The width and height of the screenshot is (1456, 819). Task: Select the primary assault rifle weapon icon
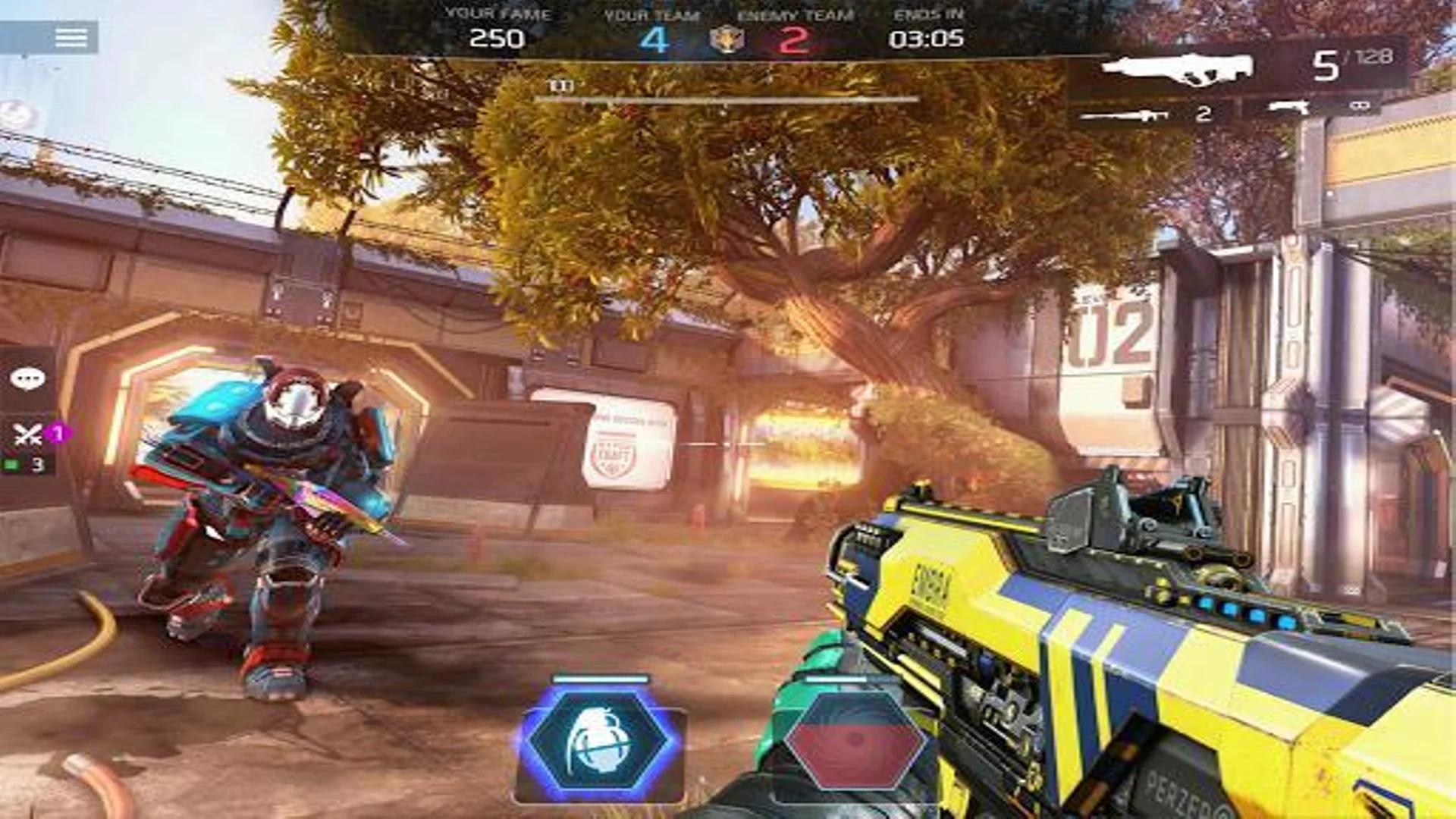1175,67
